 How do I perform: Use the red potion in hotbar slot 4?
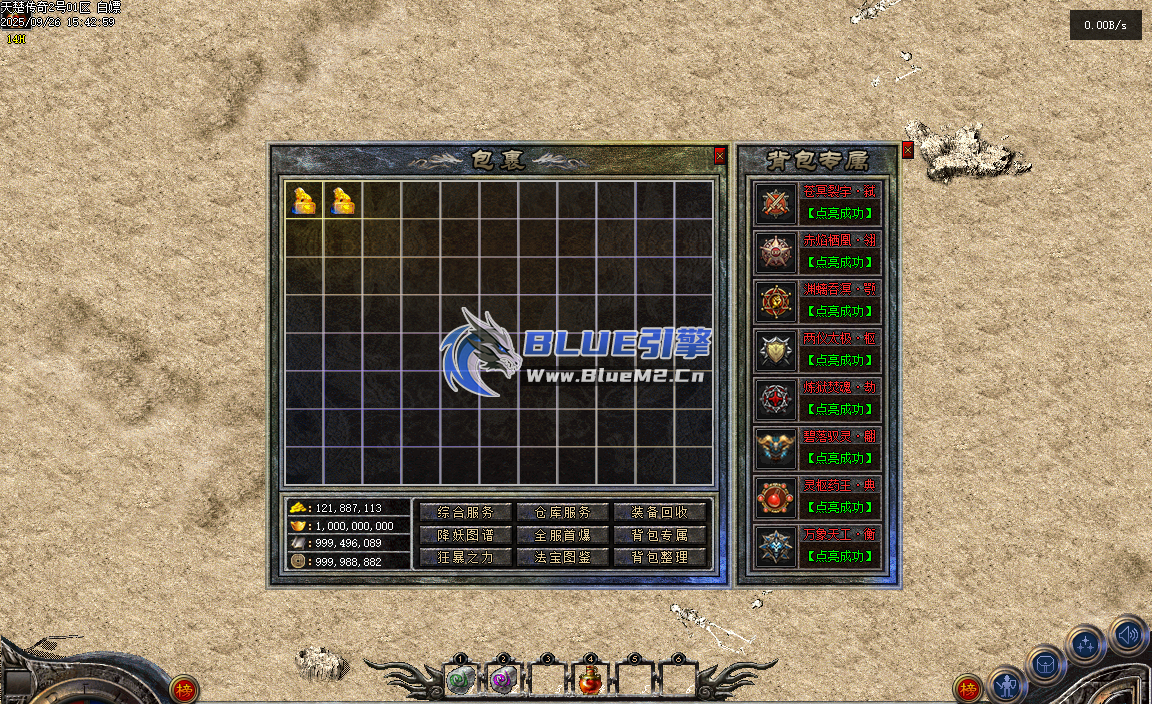pos(590,681)
